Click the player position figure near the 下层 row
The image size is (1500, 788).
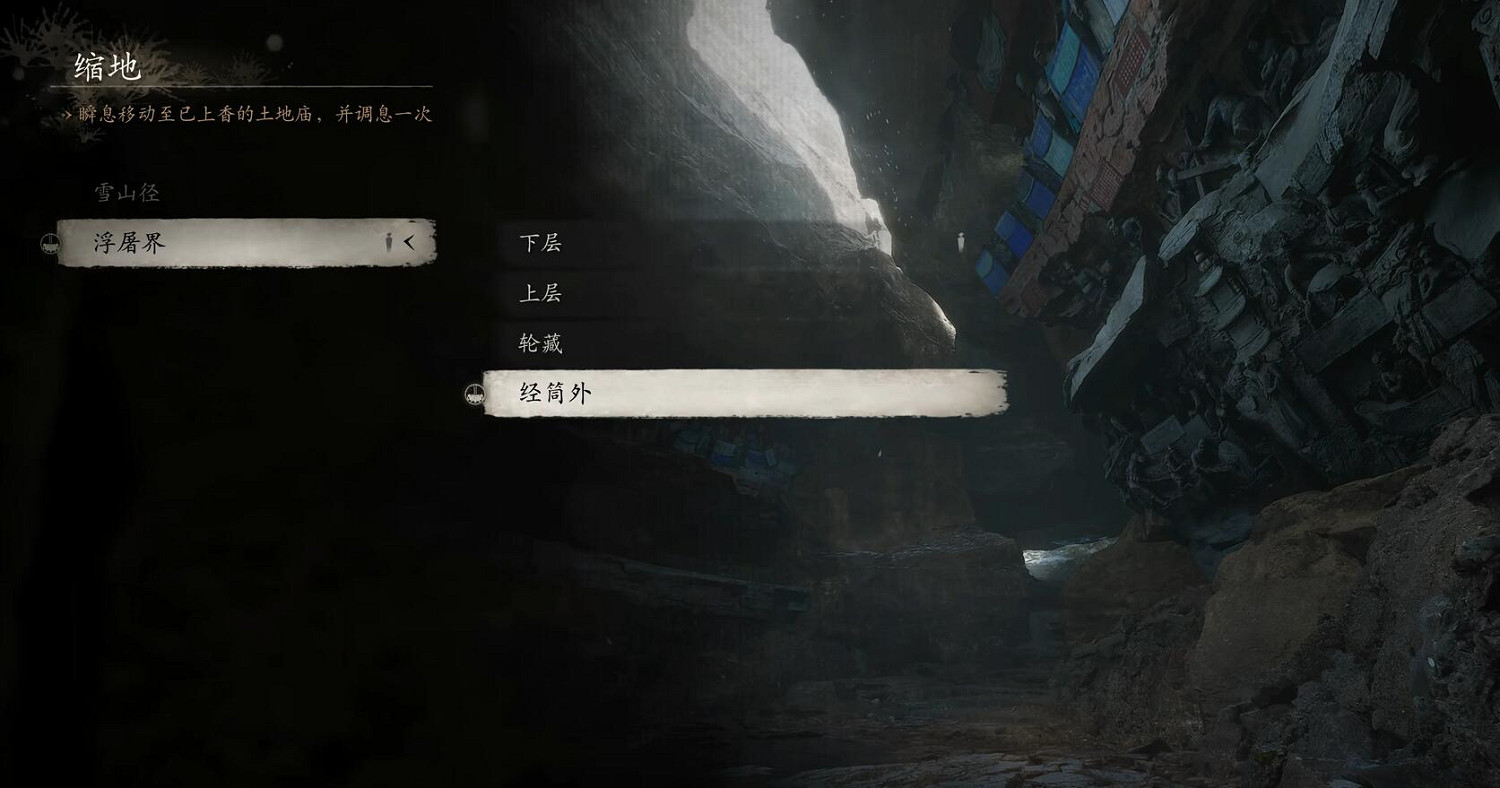click(x=962, y=240)
